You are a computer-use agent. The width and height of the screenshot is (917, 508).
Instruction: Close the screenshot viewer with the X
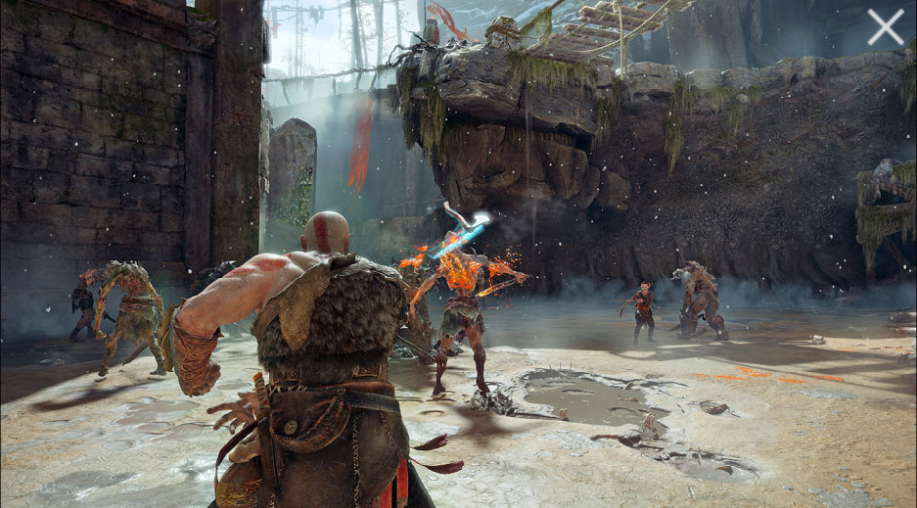point(885,27)
